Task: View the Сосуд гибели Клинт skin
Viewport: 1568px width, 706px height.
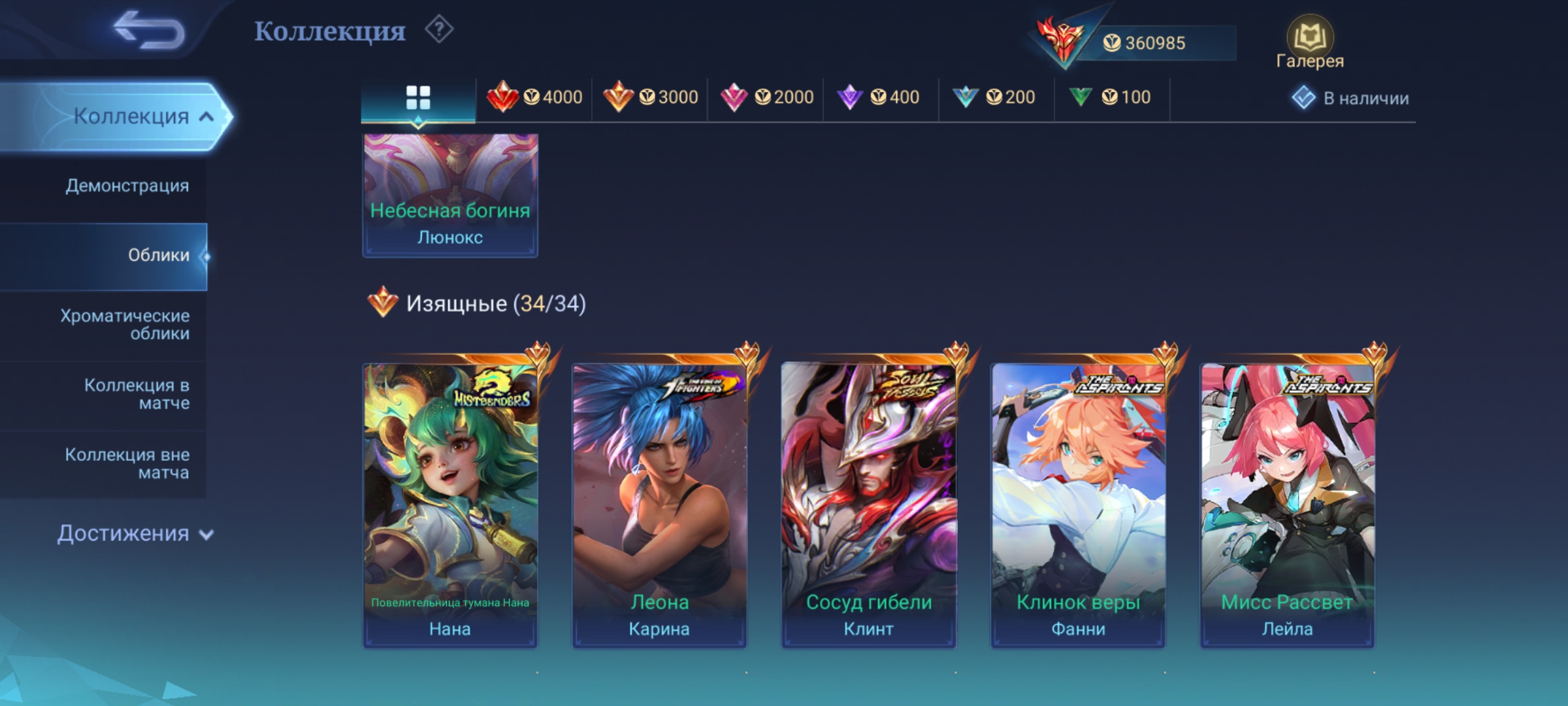Action: [x=868, y=505]
